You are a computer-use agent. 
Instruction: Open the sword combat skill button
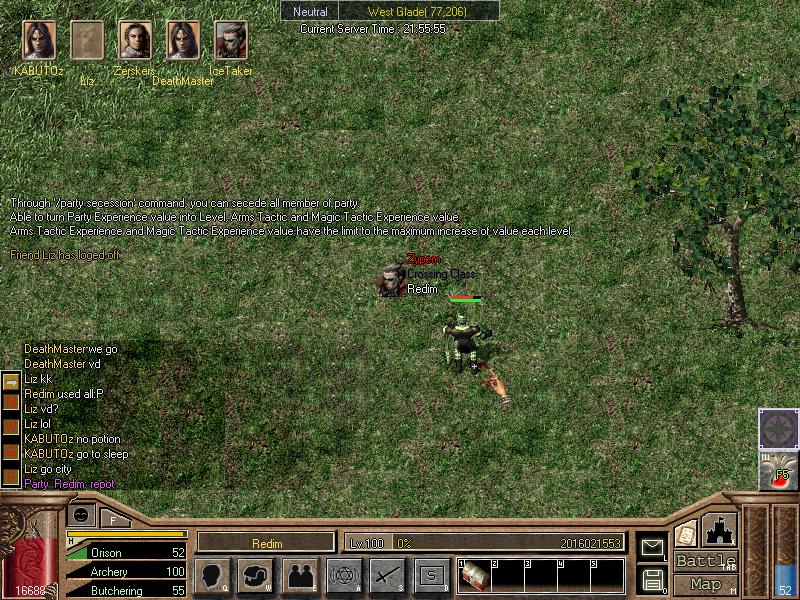click(388, 575)
